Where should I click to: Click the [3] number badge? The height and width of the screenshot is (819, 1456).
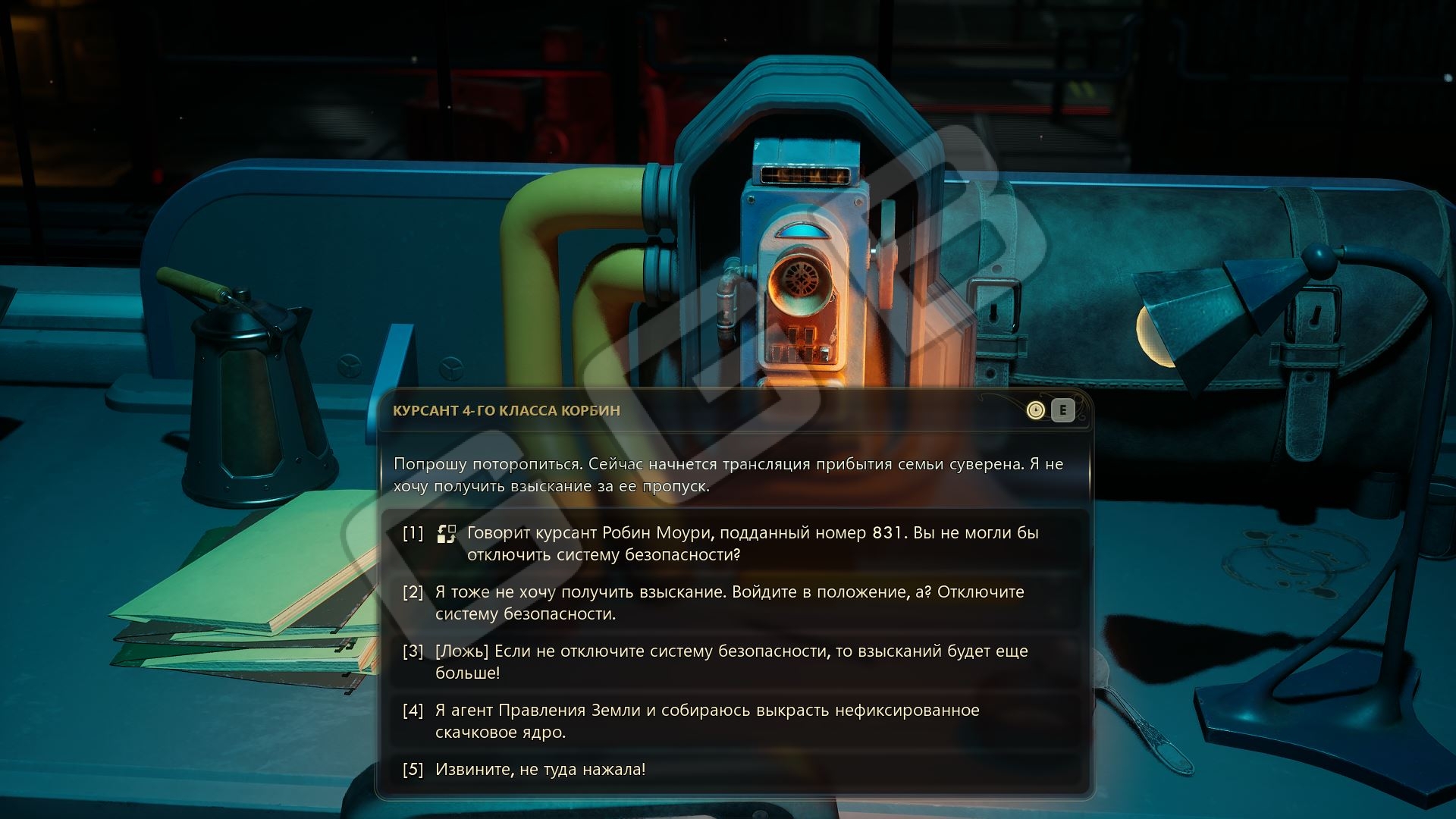pos(413,651)
